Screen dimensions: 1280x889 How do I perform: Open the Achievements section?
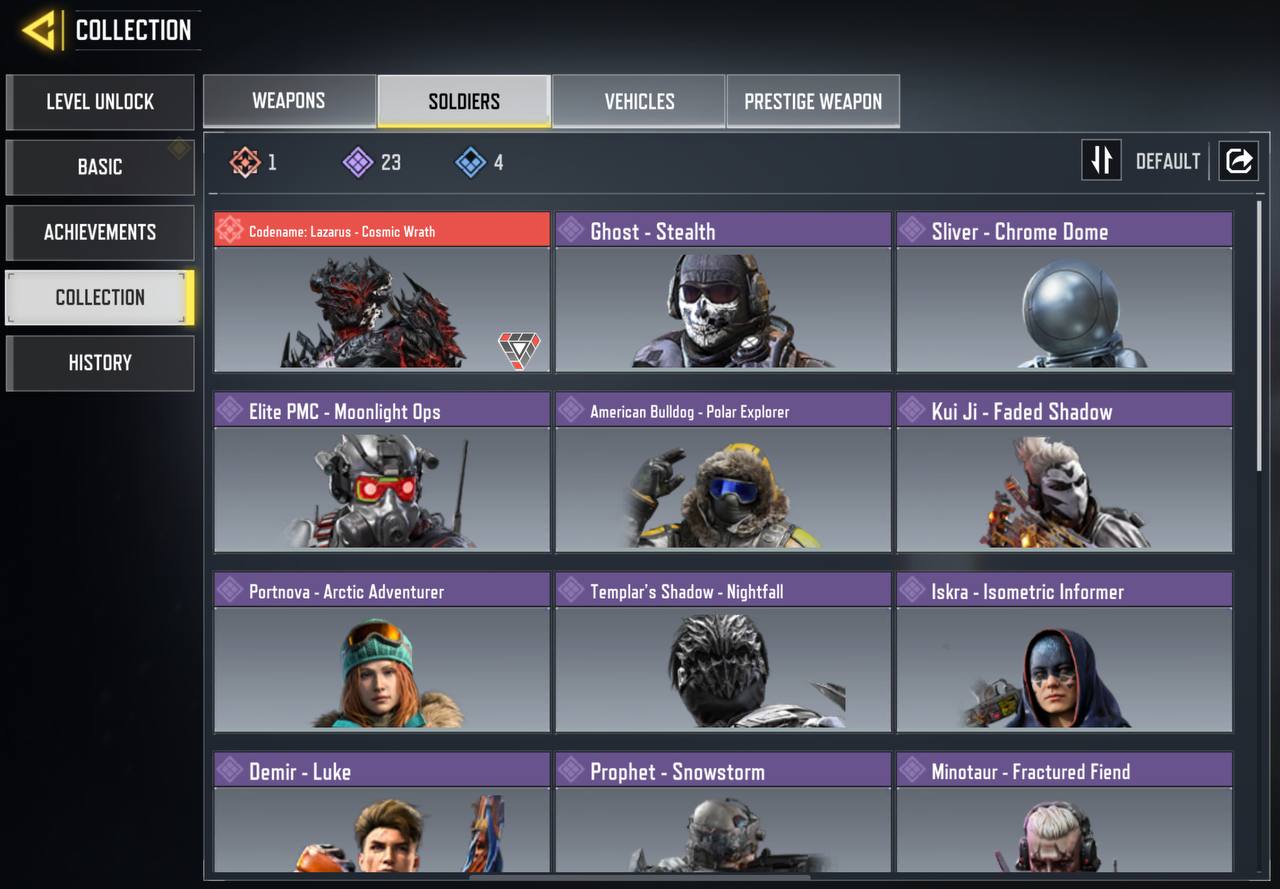pyautogui.click(x=100, y=232)
